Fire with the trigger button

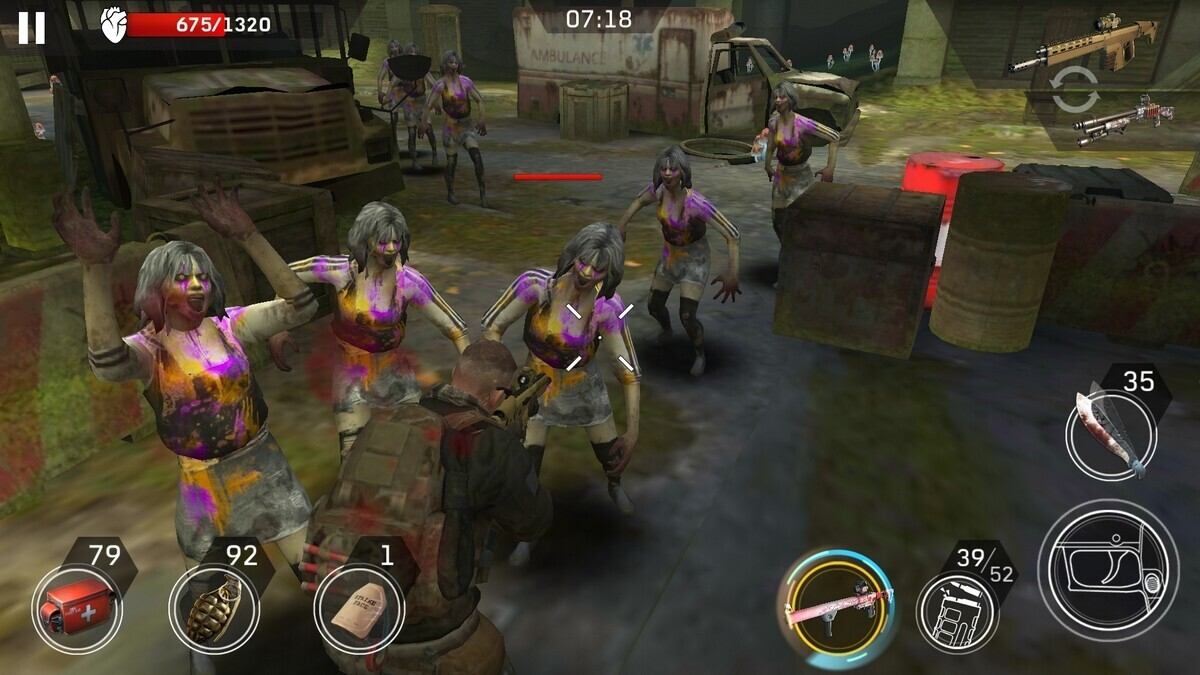click(x=1107, y=569)
